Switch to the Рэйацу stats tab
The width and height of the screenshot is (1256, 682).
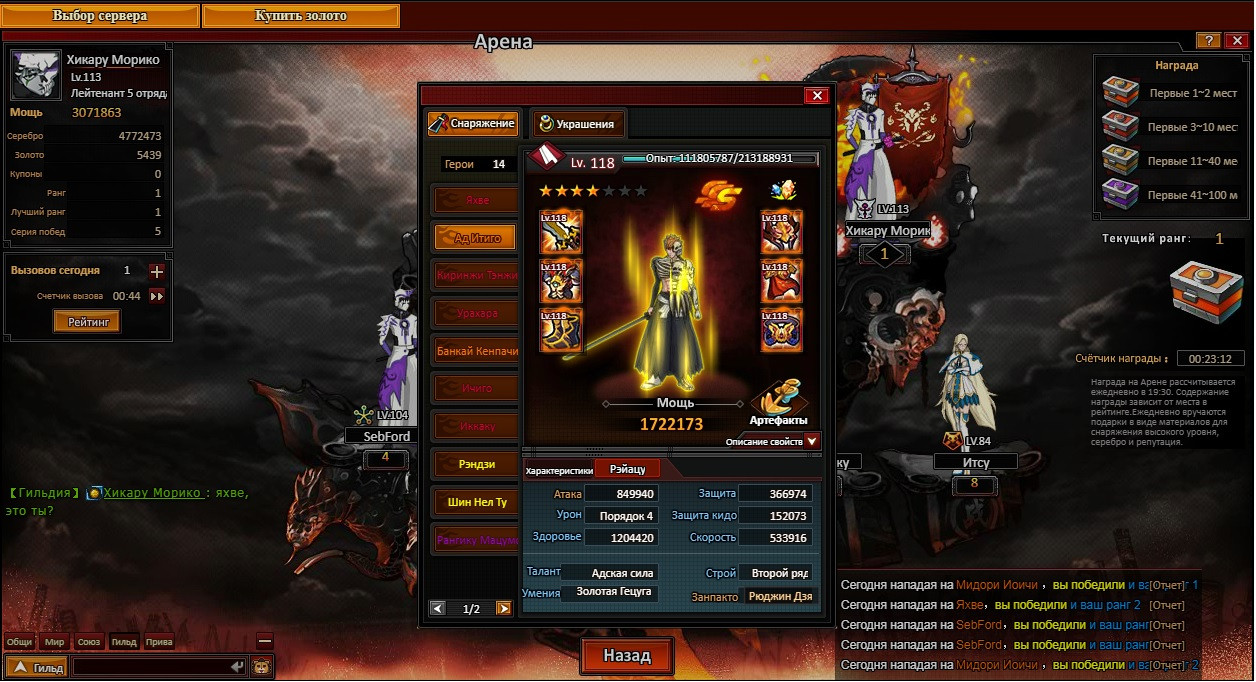(627, 469)
